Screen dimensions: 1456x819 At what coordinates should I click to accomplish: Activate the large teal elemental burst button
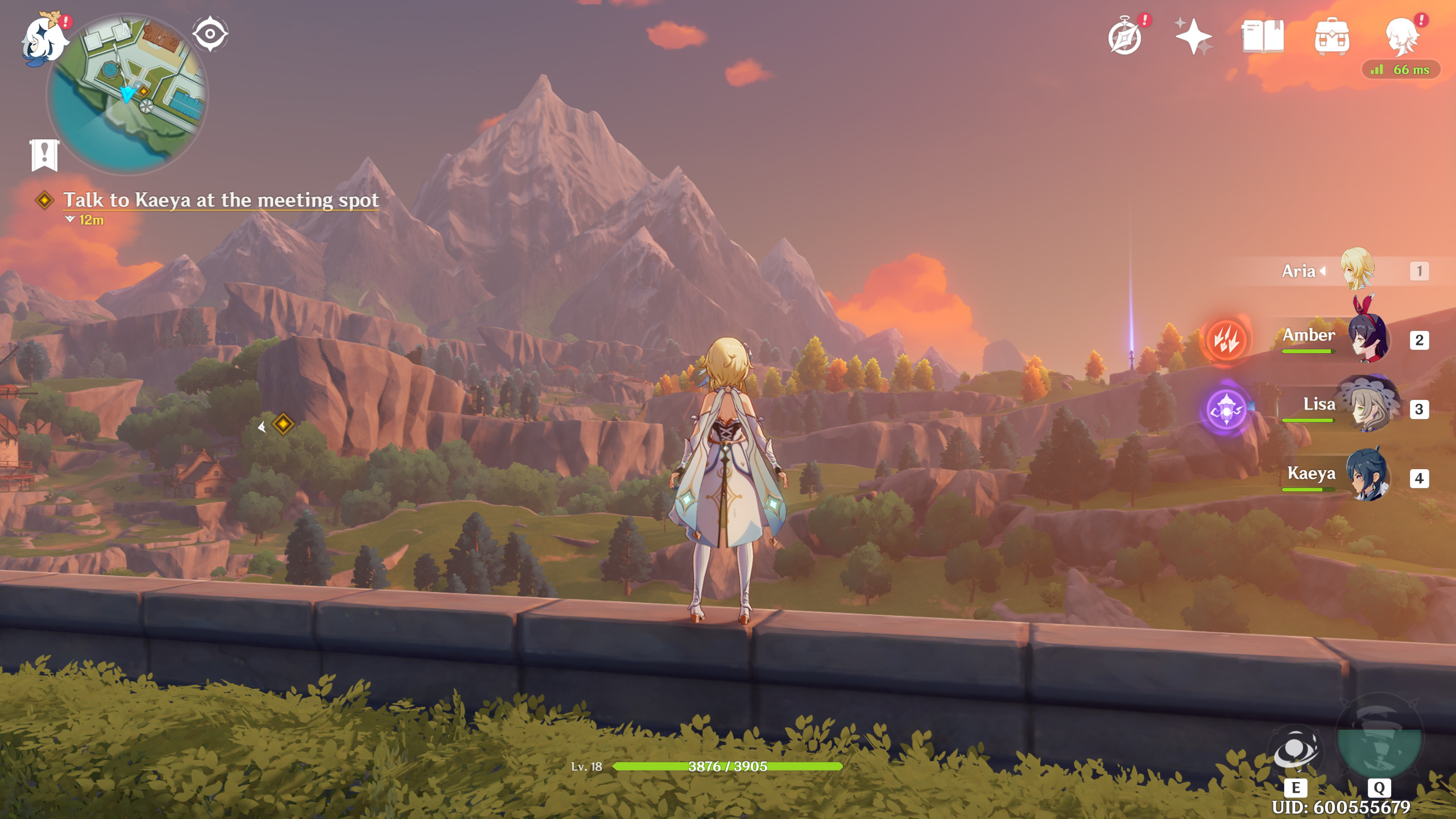pyautogui.click(x=1379, y=739)
